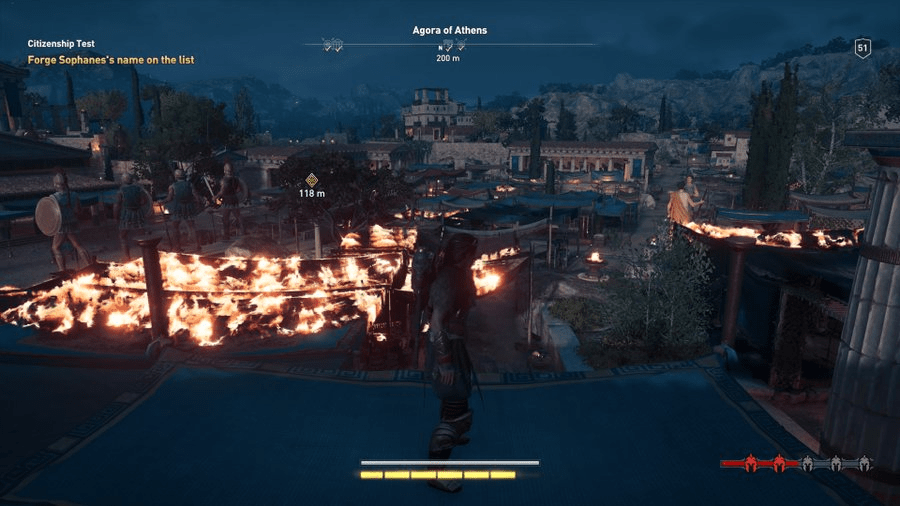Click the marker at the compass bar's left end
The height and width of the screenshot is (506, 900).
333,45
